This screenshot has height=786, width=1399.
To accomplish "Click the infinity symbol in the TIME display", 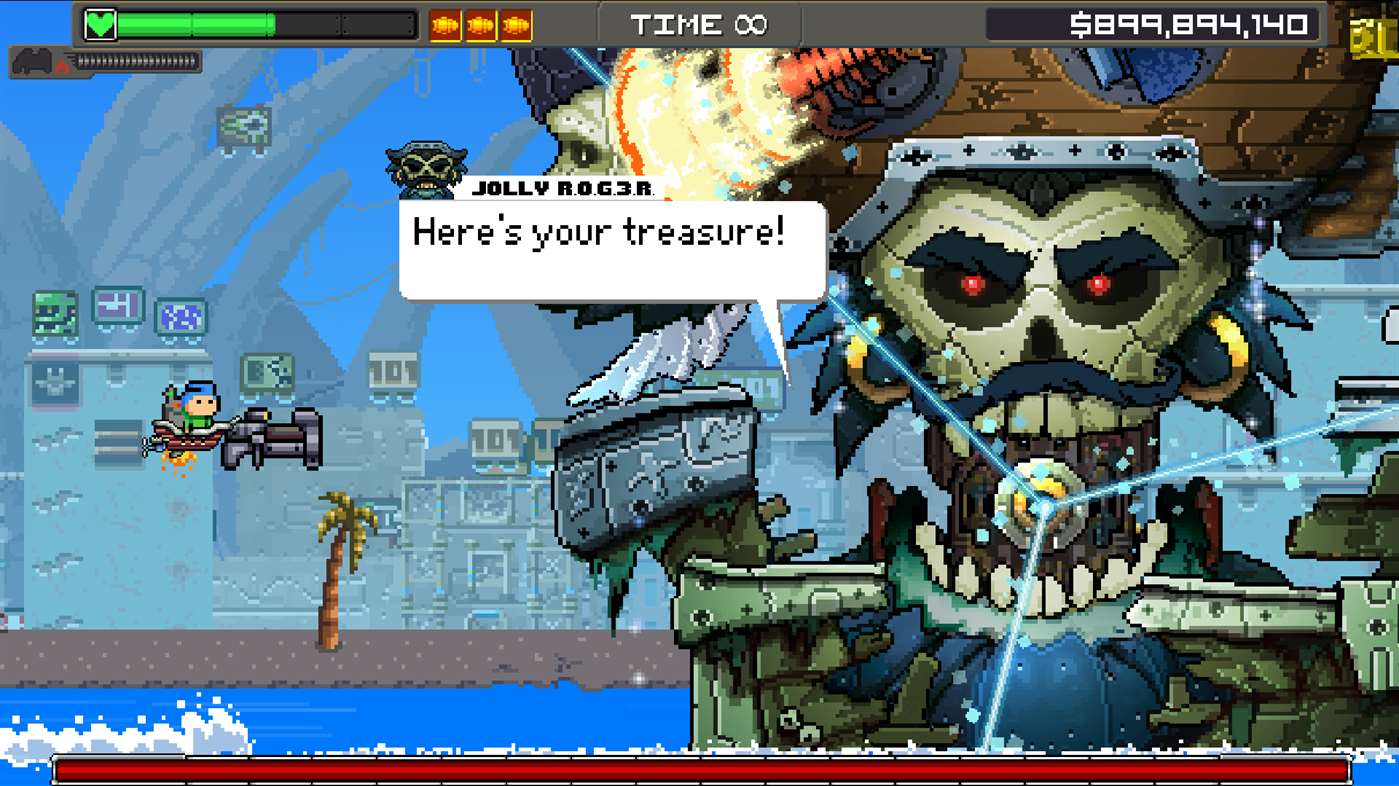I will pos(748,24).
